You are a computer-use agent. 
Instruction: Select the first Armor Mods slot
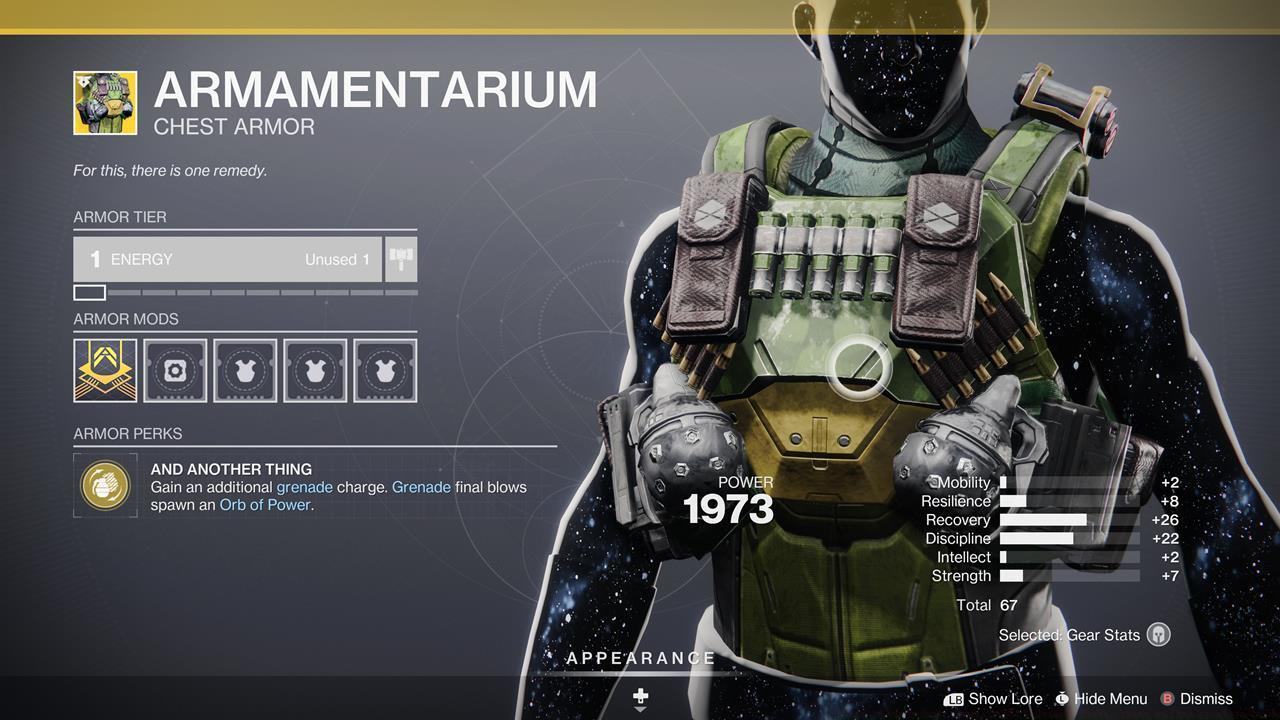pos(104,370)
